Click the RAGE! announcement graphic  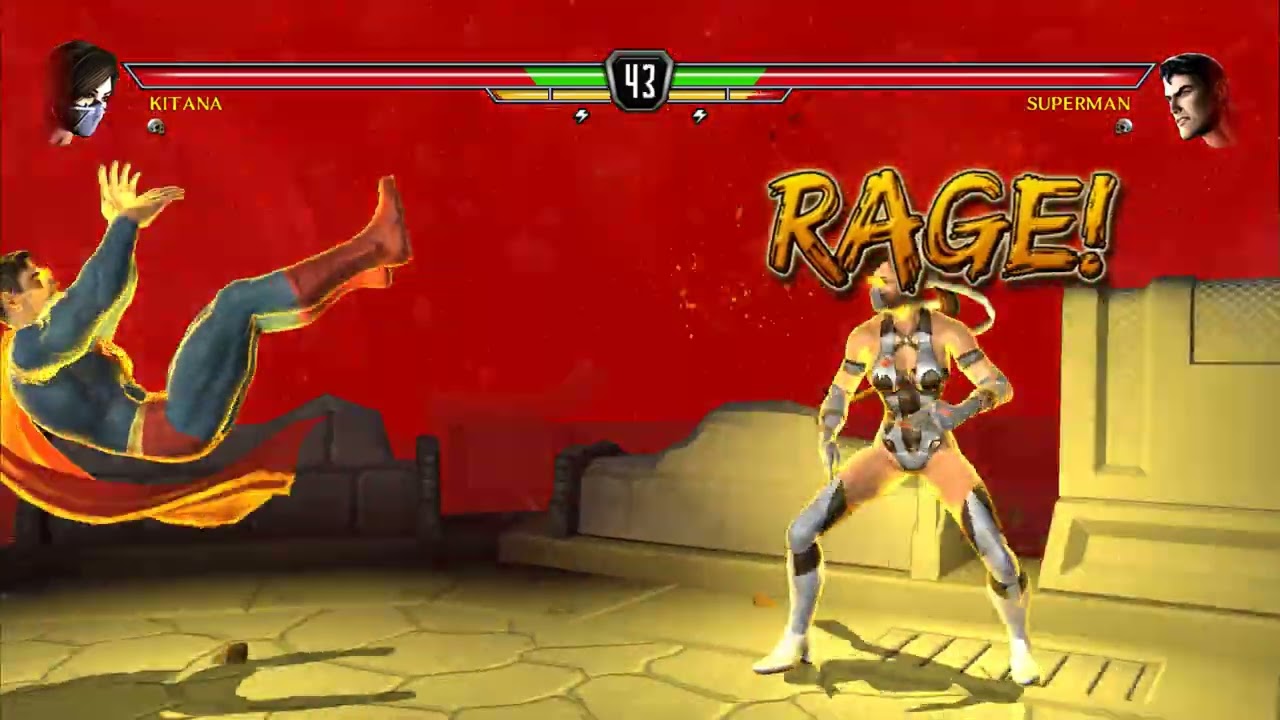(x=940, y=220)
